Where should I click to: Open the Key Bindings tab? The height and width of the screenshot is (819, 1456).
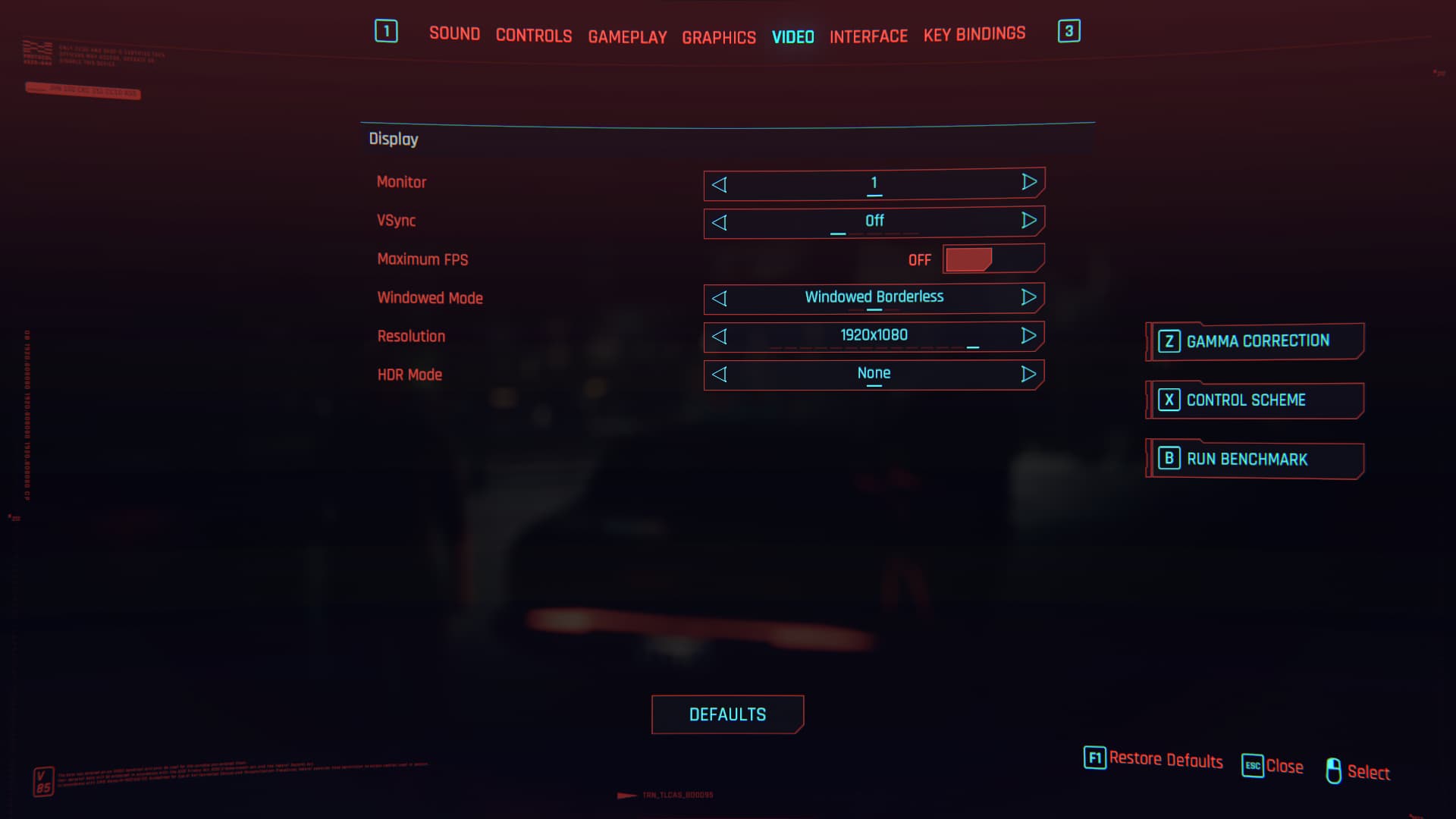[x=974, y=34]
